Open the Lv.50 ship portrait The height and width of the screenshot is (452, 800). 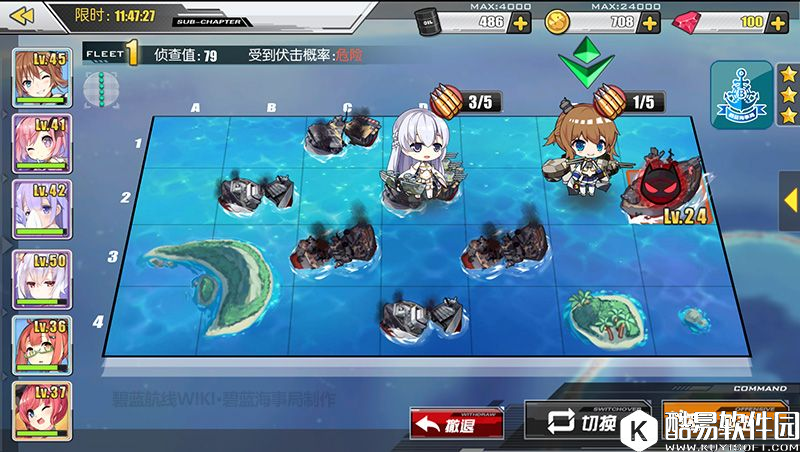point(40,277)
